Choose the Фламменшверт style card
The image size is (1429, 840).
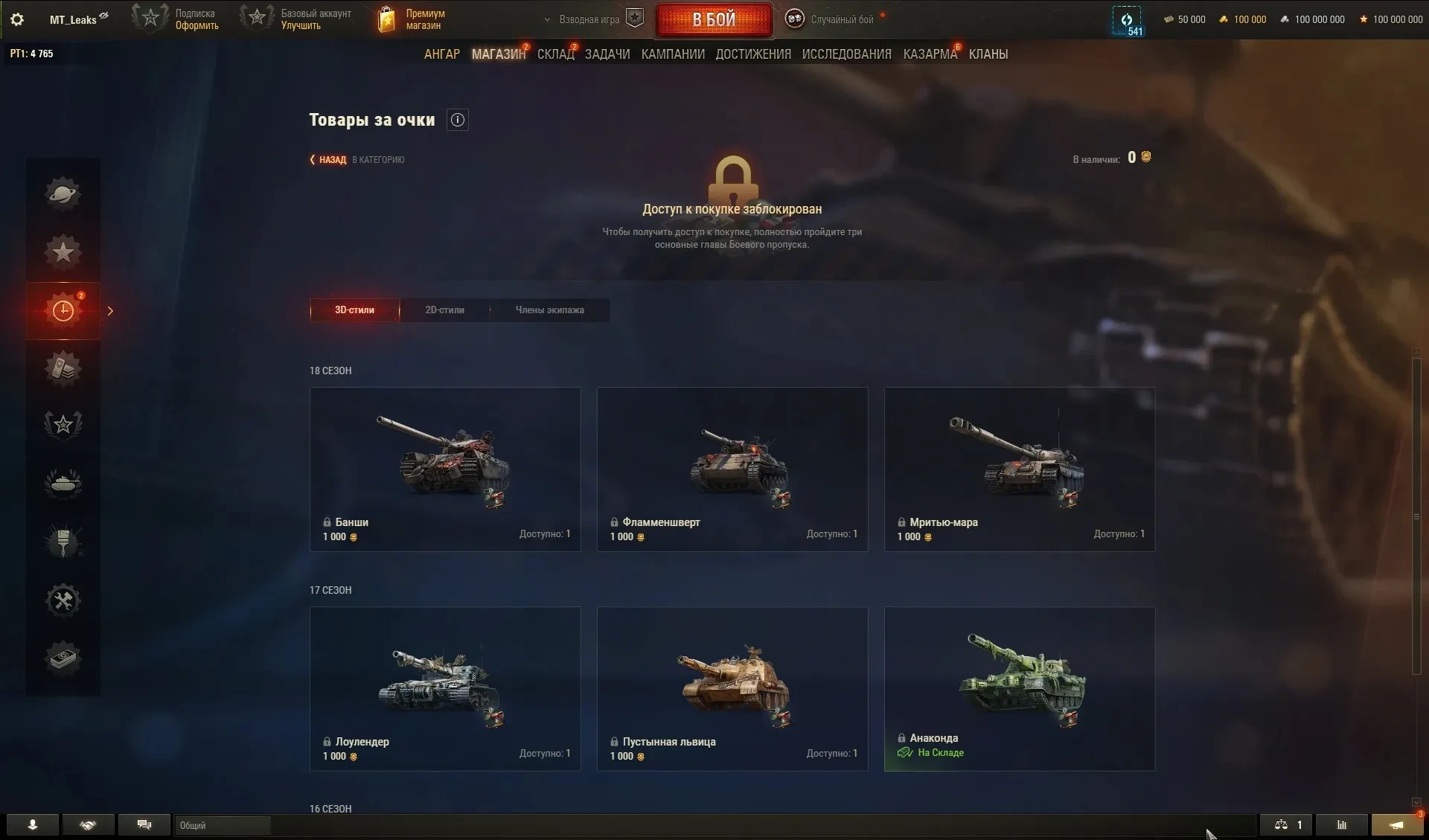[x=732, y=469]
